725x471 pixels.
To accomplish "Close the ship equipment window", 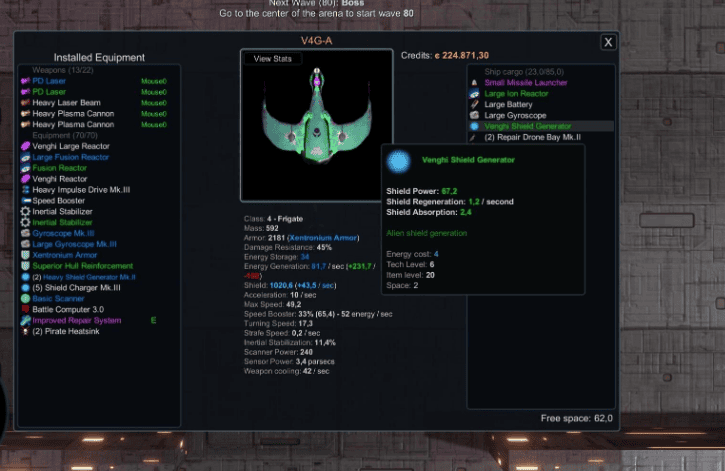I will click(x=608, y=42).
